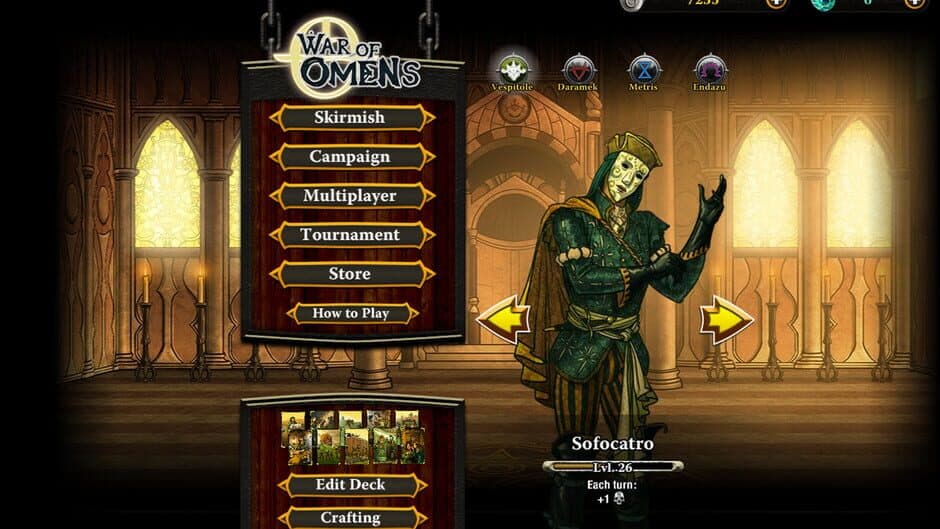Select the Endazu faction

point(710,70)
